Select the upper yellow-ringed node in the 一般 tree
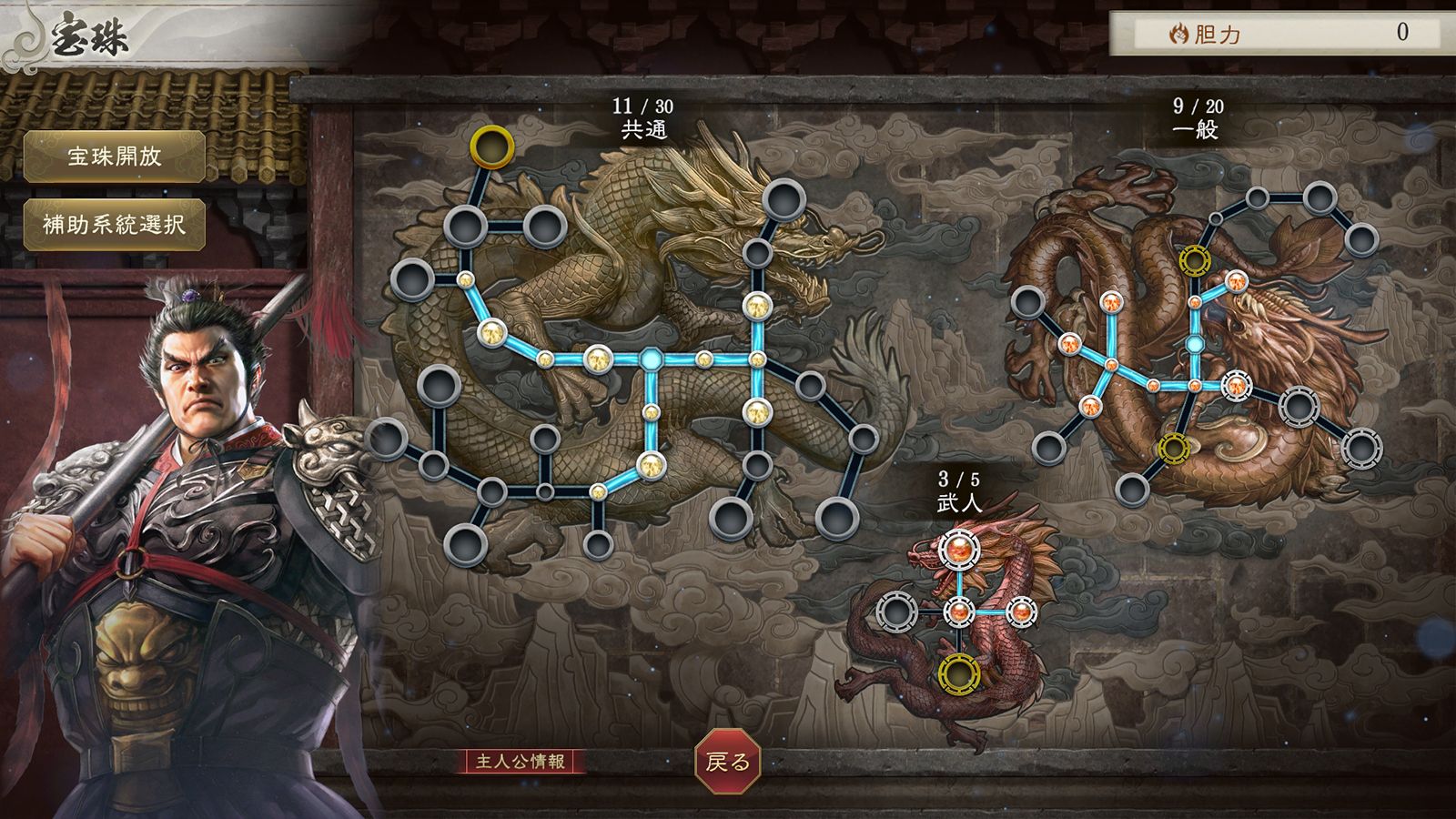1456x819 pixels. pos(1193,261)
